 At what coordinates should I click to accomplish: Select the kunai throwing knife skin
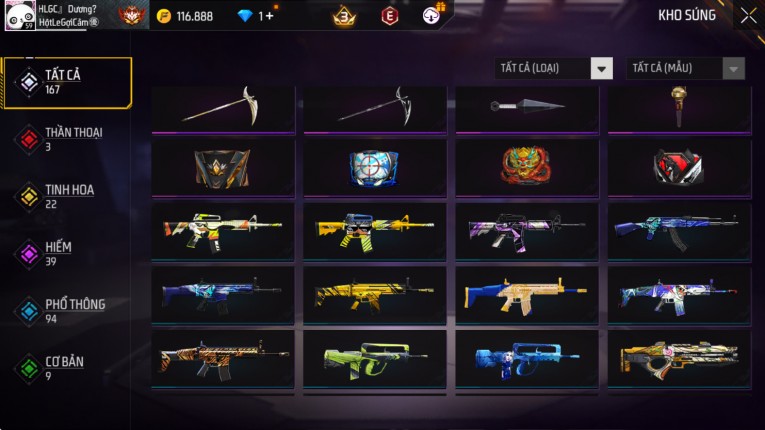[x=527, y=106]
